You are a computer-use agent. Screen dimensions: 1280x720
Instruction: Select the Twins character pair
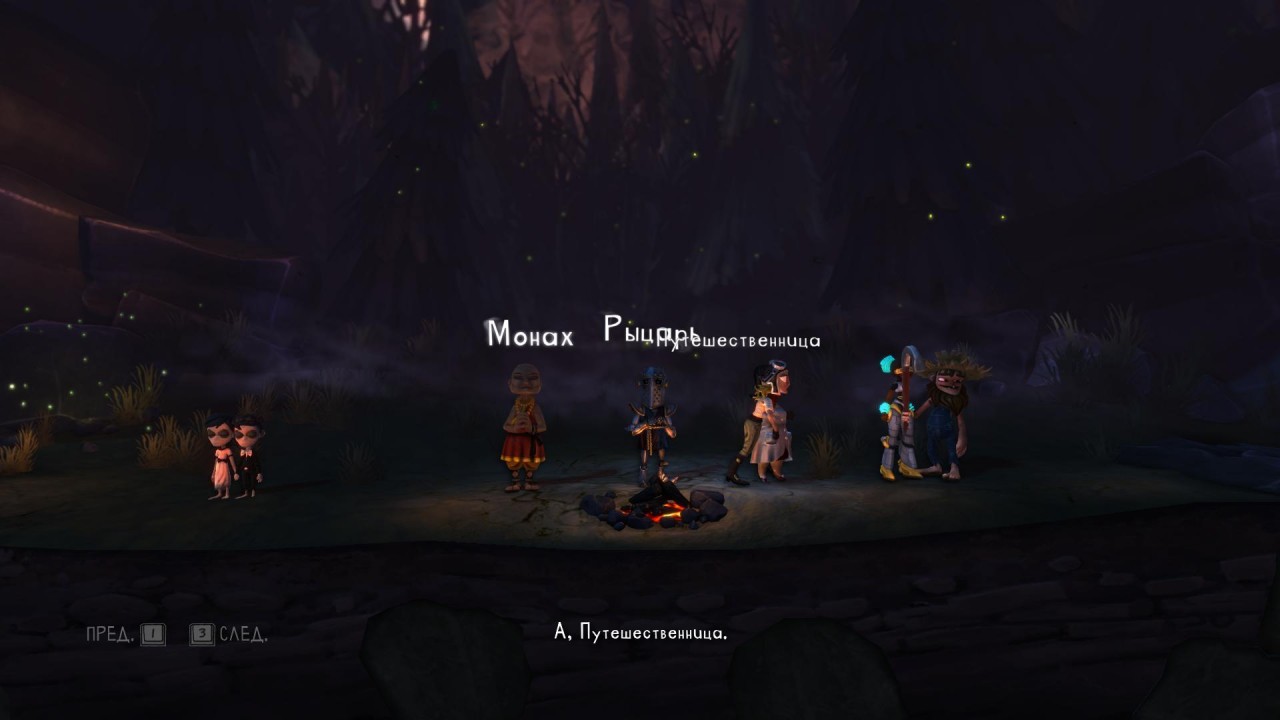234,456
